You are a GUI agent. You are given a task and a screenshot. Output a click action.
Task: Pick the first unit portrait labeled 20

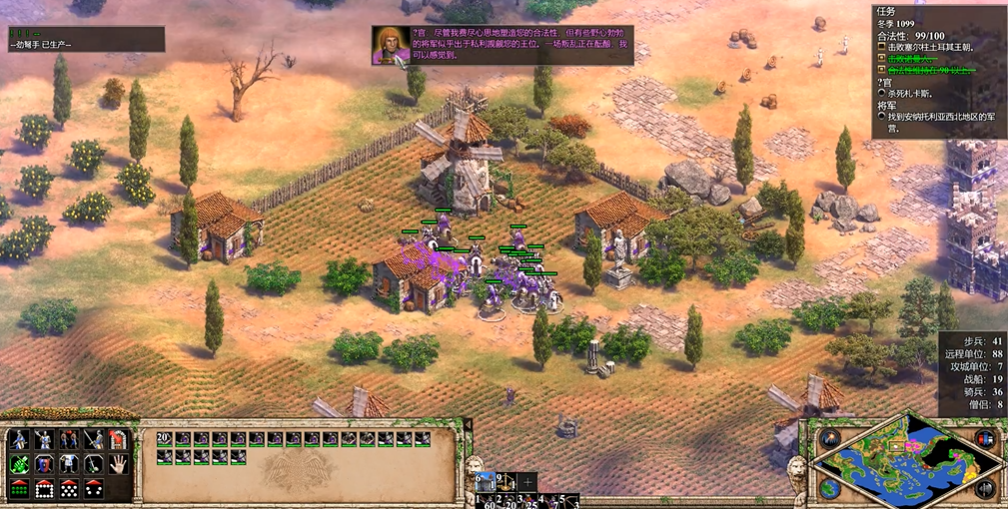pyautogui.click(x=164, y=439)
